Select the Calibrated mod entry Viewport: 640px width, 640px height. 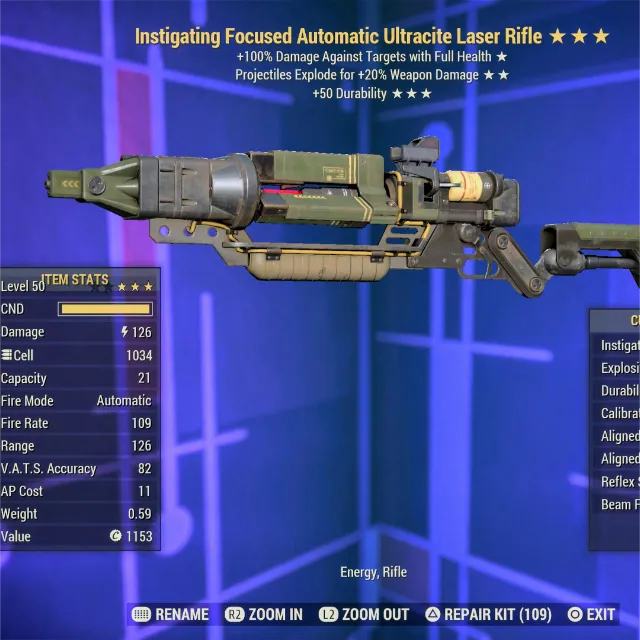click(619, 413)
